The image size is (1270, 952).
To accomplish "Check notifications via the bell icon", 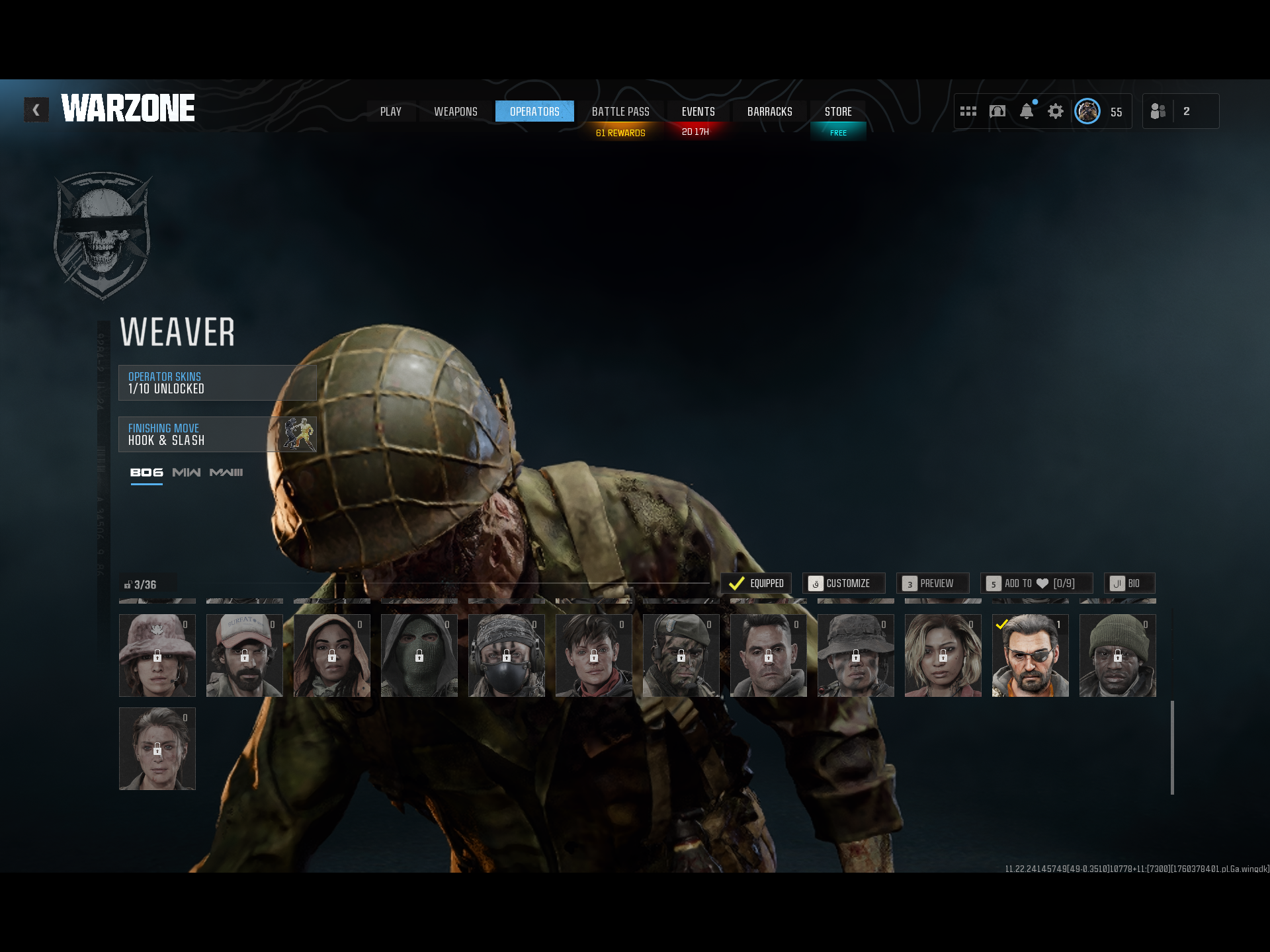I will pos(1026,112).
